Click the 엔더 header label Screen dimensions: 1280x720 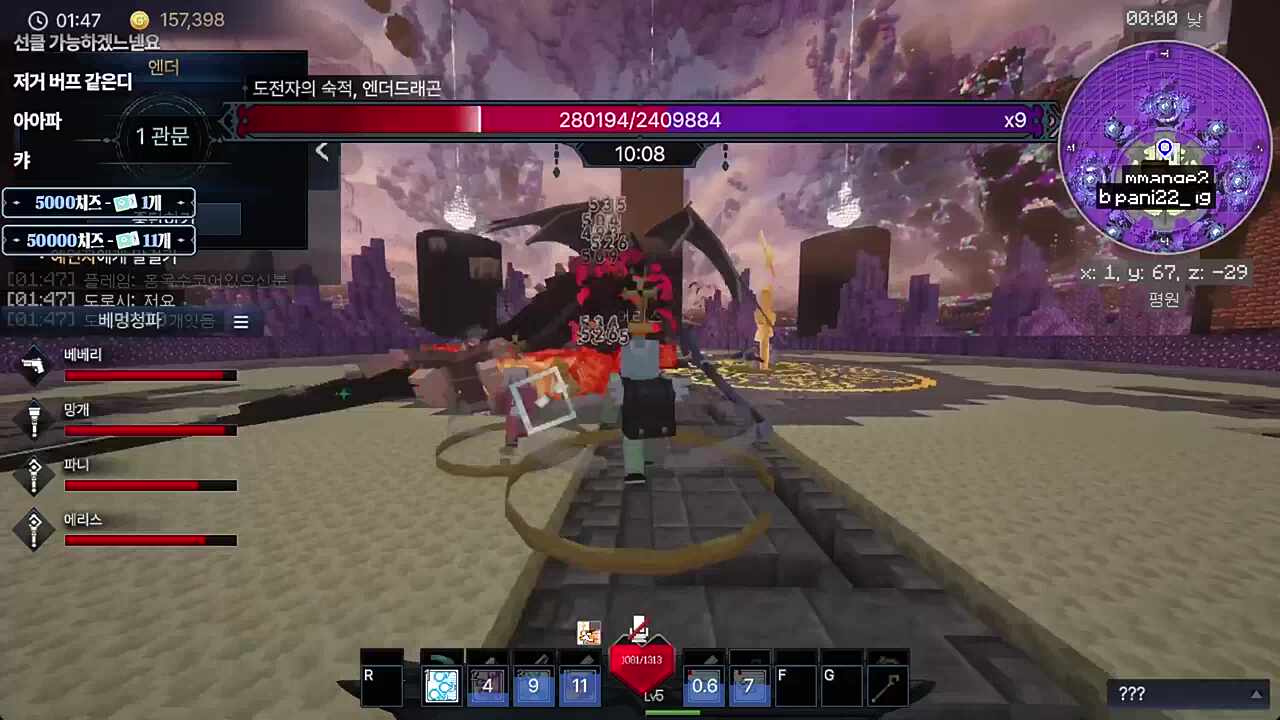point(163,68)
